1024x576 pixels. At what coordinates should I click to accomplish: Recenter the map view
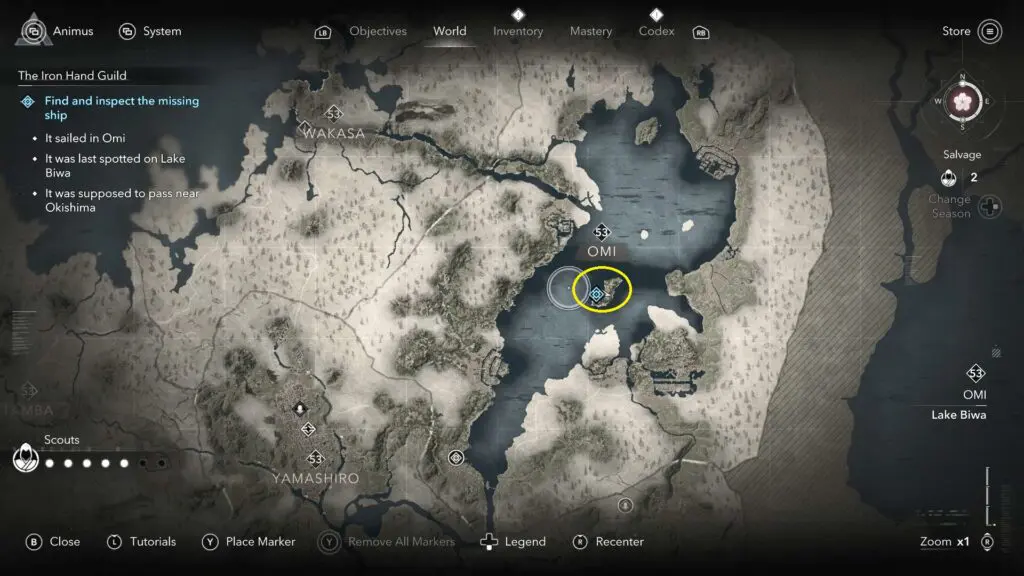609,541
